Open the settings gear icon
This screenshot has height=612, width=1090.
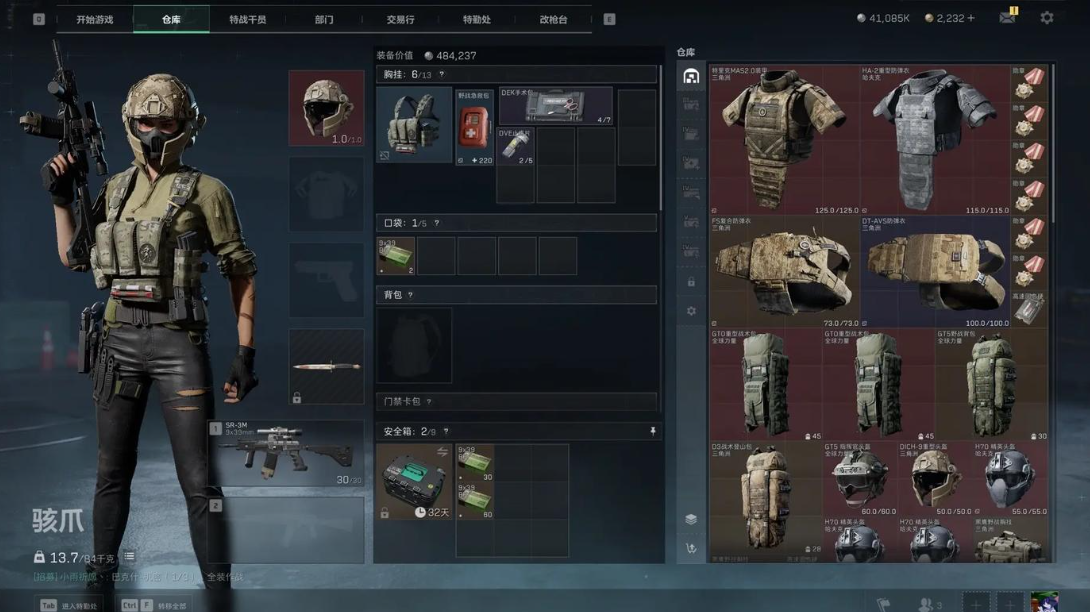[x=1046, y=18]
